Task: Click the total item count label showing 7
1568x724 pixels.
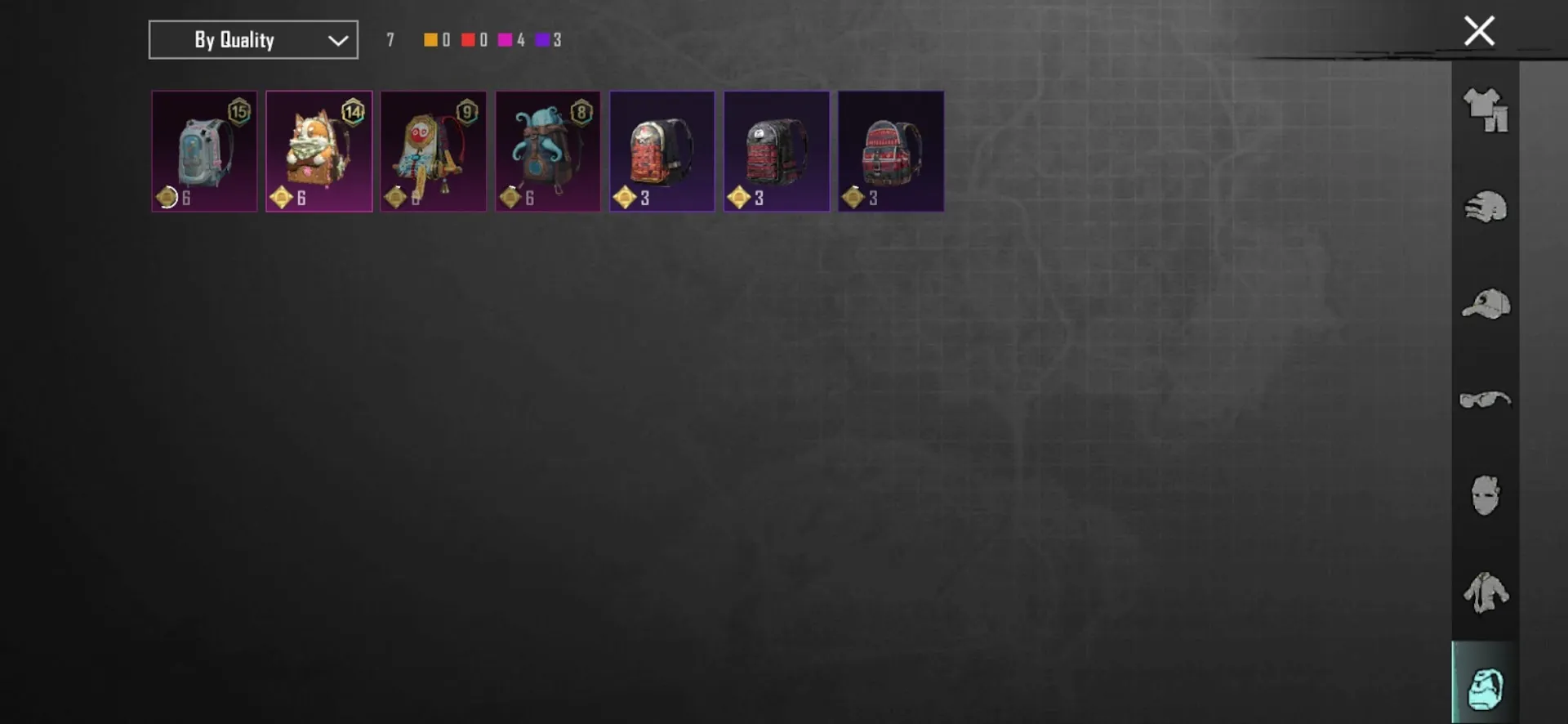Action: pyautogui.click(x=390, y=39)
